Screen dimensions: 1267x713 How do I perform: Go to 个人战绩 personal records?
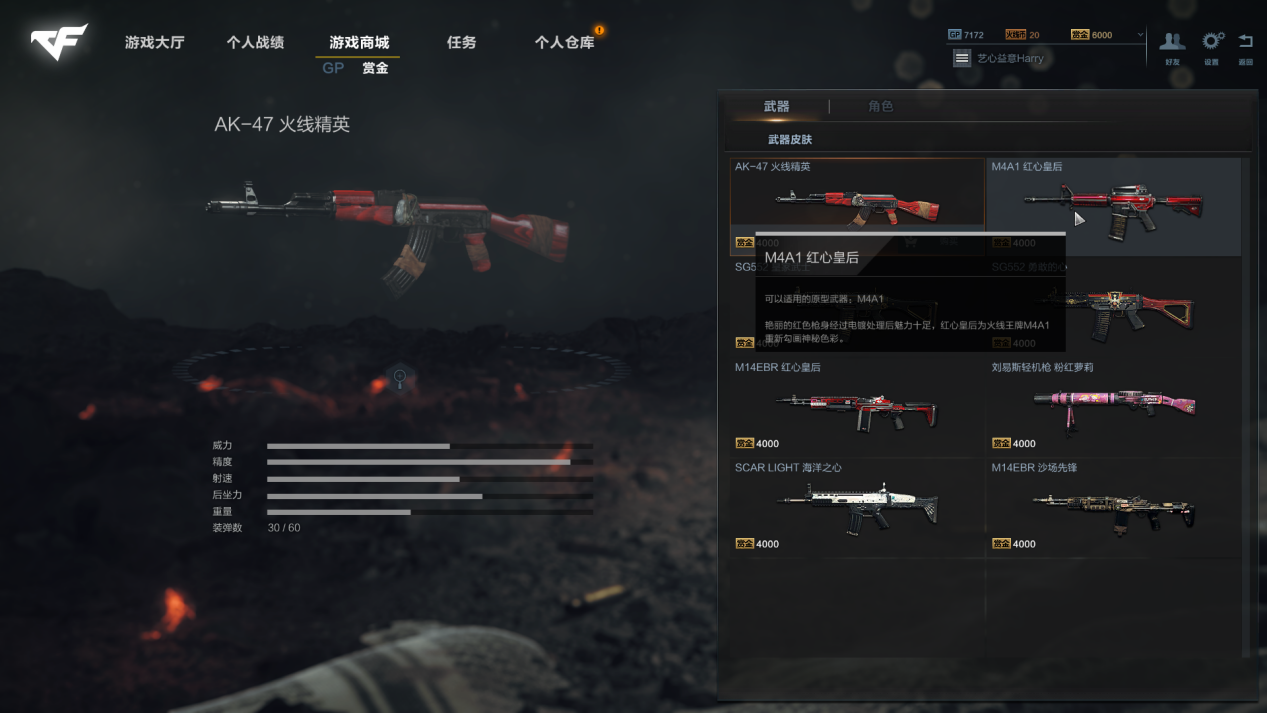point(255,43)
